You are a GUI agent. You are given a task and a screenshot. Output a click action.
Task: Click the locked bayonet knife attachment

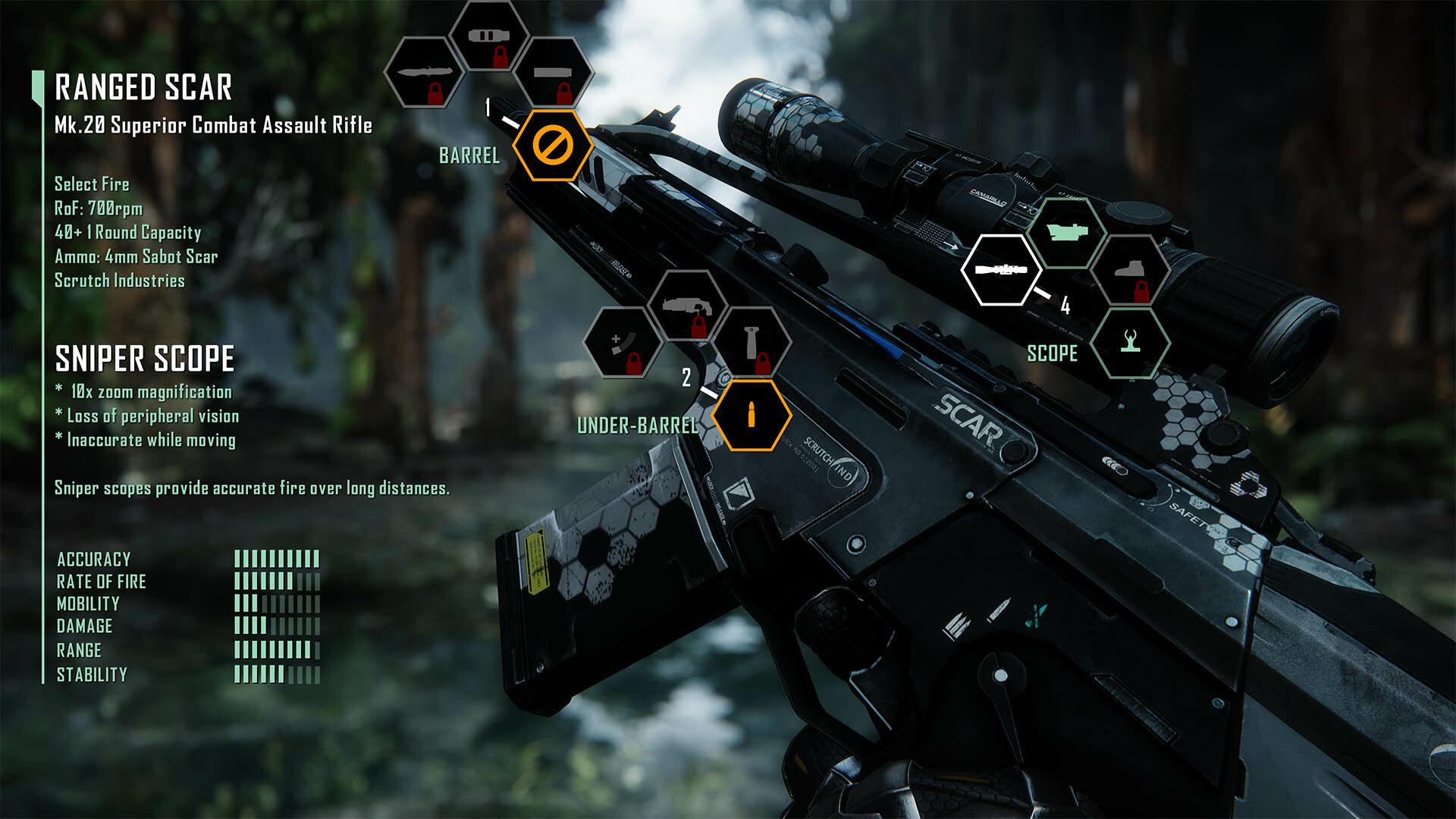tap(425, 73)
